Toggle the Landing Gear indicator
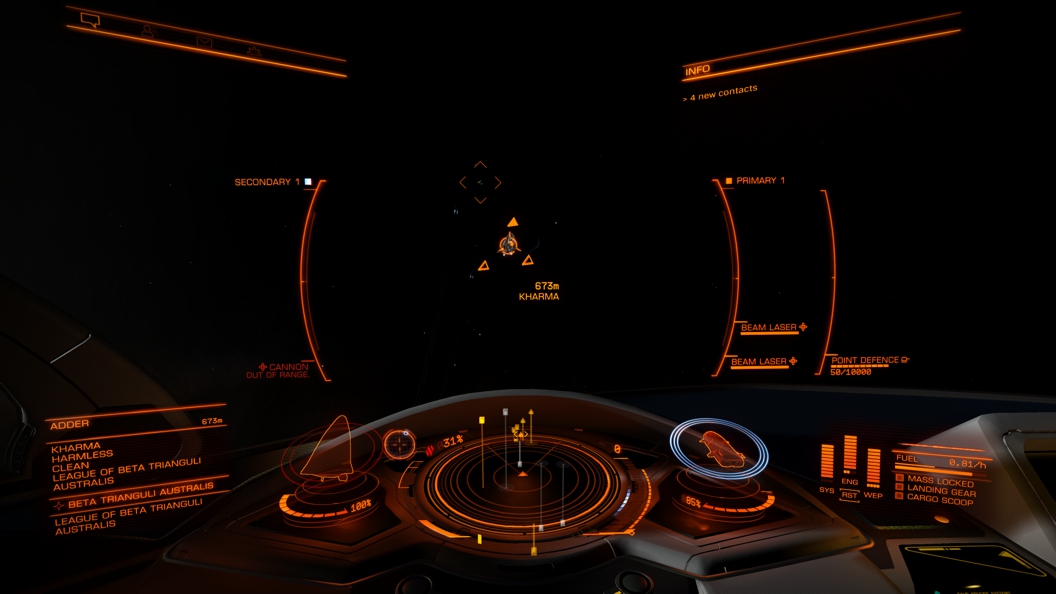The height and width of the screenshot is (594, 1056). point(941,490)
